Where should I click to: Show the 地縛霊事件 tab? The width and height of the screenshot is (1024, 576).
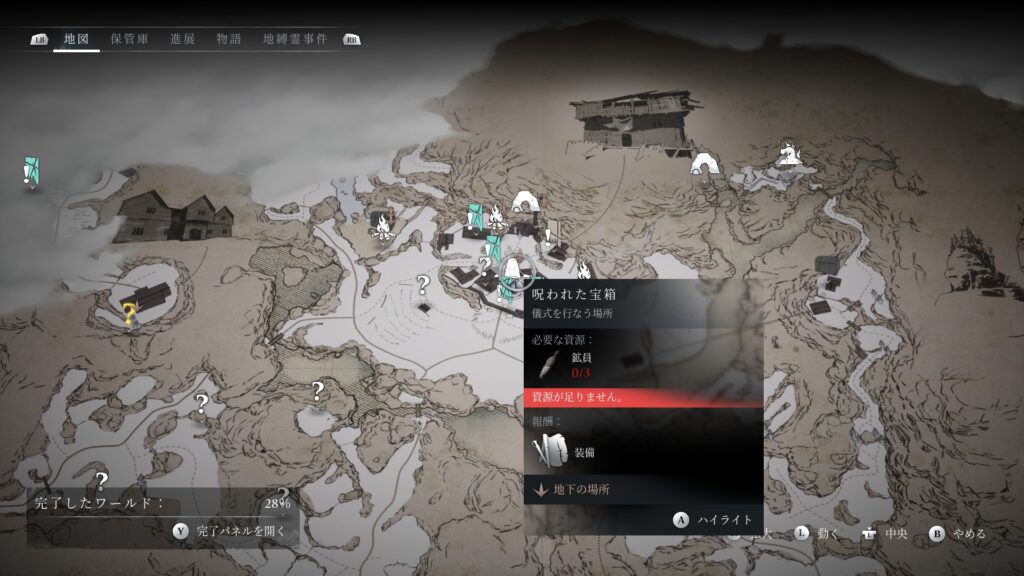click(x=297, y=39)
